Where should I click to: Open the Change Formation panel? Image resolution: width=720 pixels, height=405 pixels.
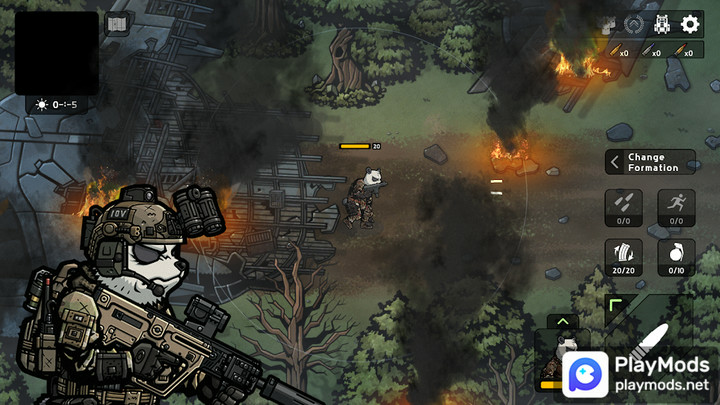click(x=650, y=162)
